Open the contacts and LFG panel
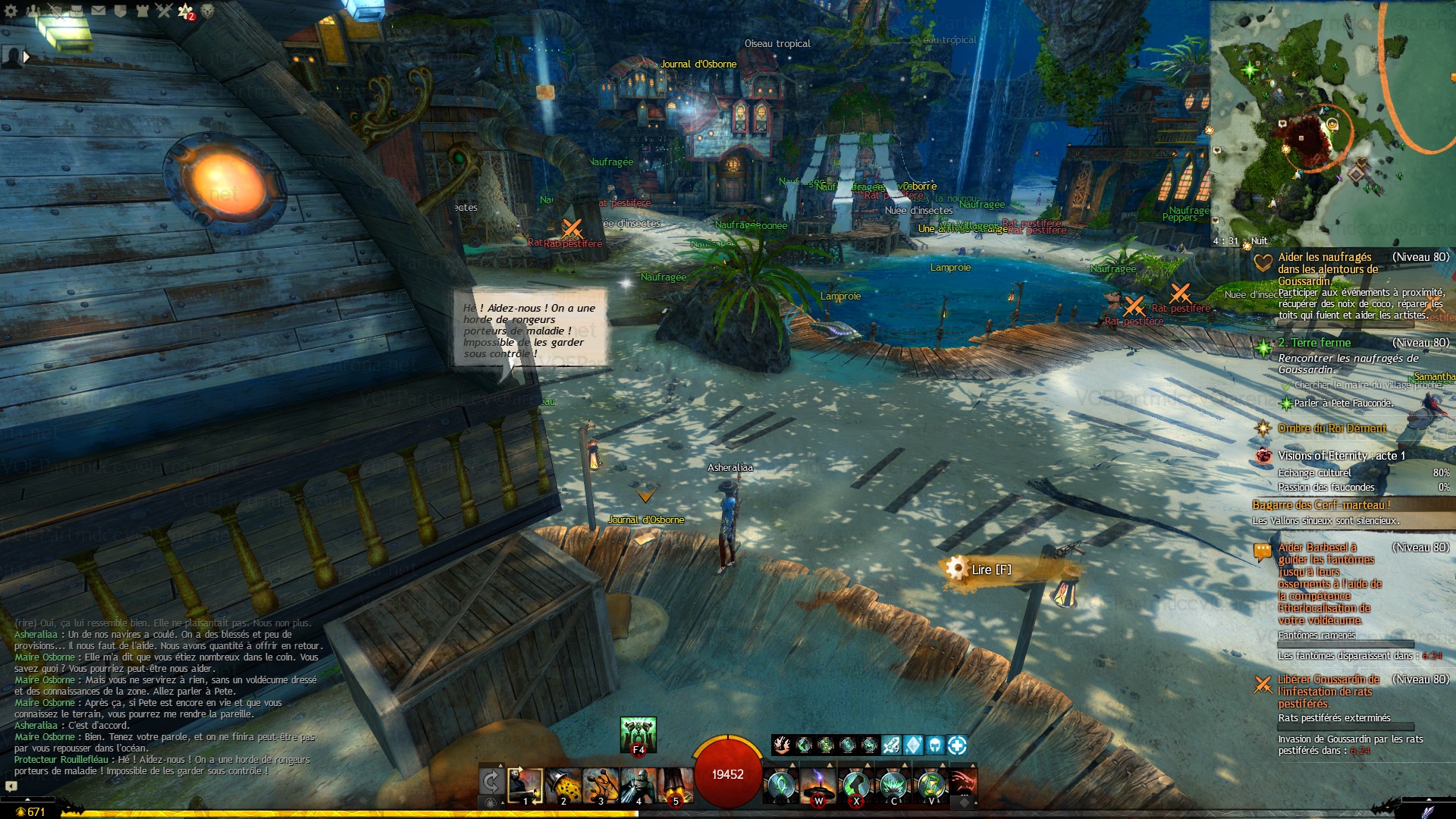The width and height of the screenshot is (1456, 819). 33,11
